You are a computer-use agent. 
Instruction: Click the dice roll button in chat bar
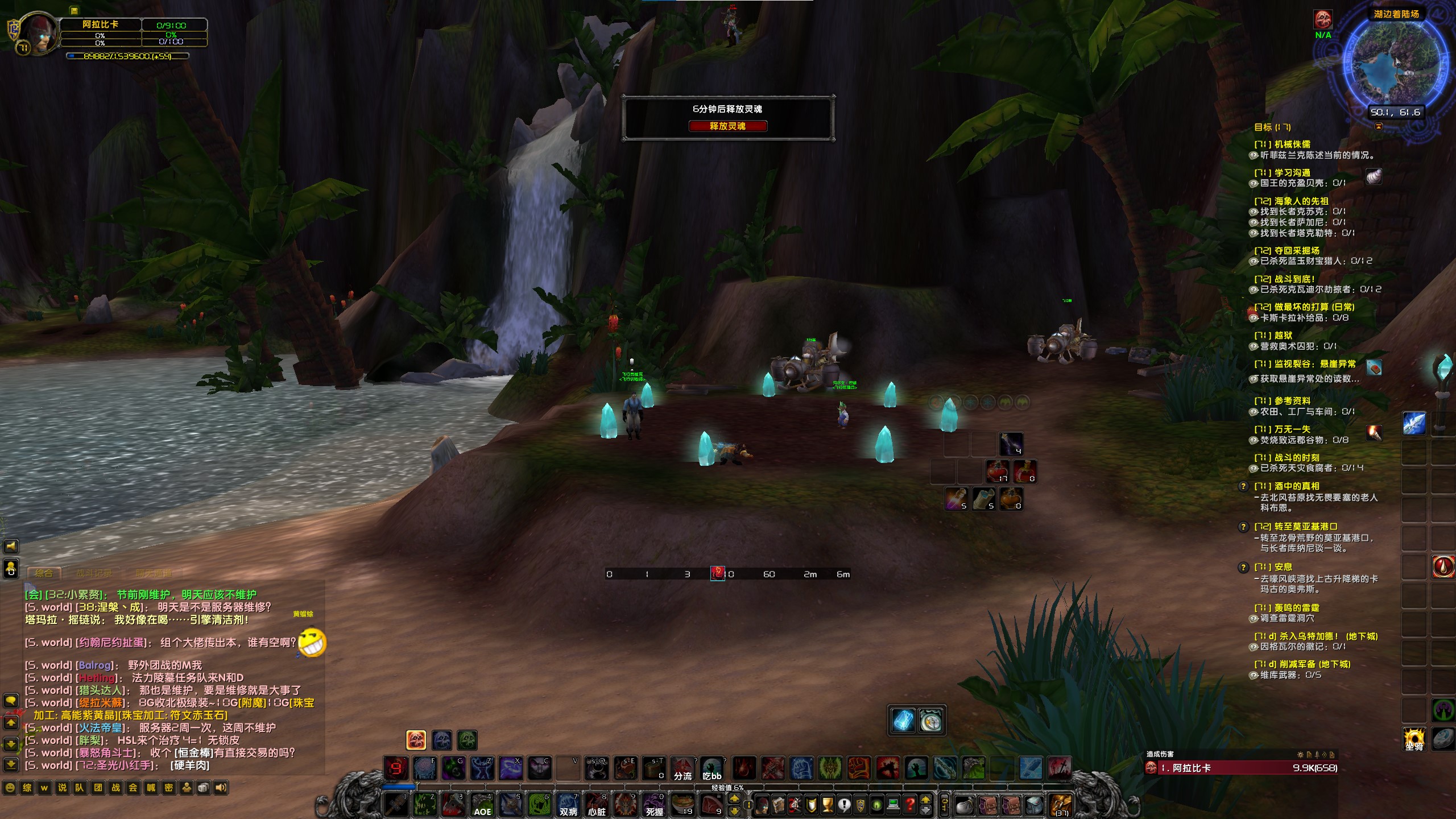click(204, 788)
